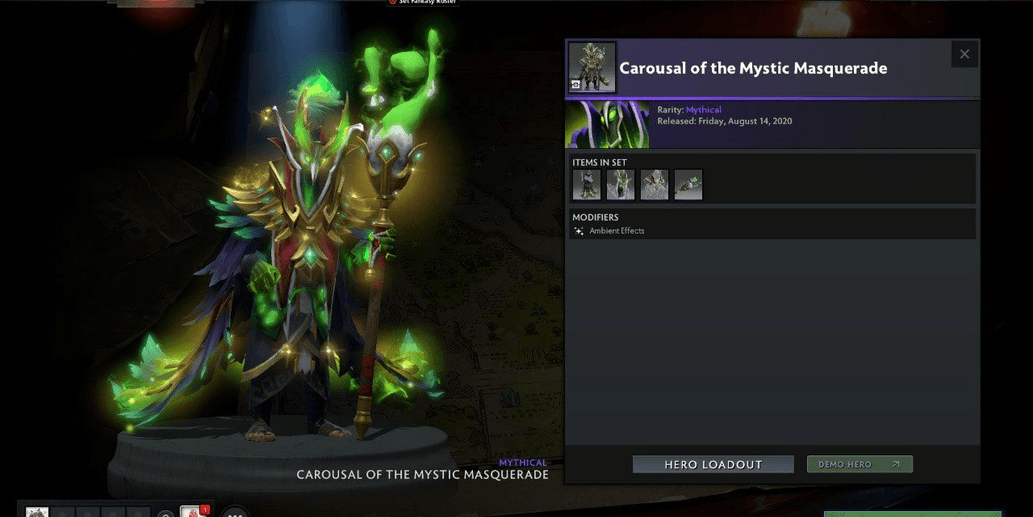The height and width of the screenshot is (517, 1033).
Task: Select the shoulder armor item thumbnail
Action: click(x=654, y=185)
